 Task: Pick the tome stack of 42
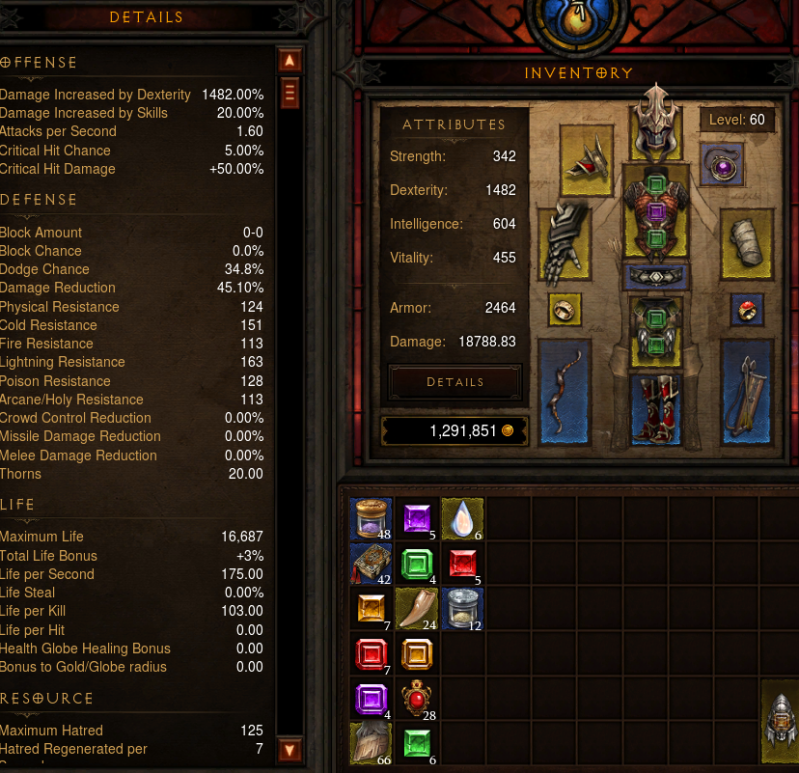(x=372, y=564)
